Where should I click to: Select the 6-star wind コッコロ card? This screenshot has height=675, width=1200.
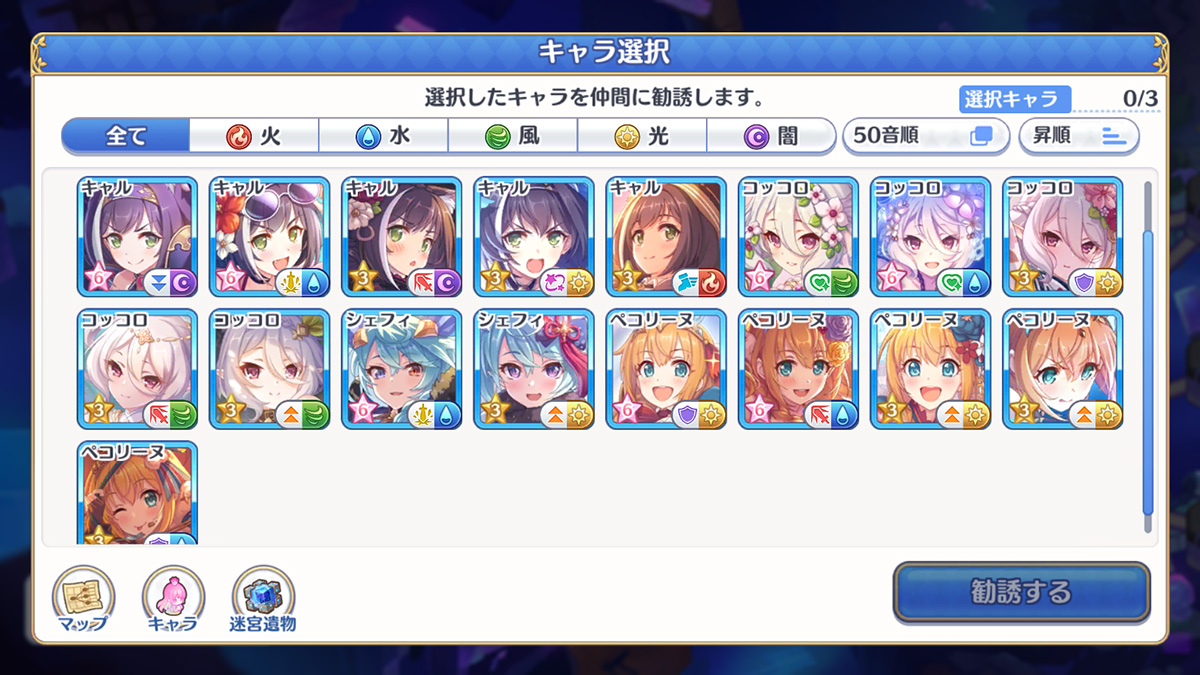(x=798, y=237)
